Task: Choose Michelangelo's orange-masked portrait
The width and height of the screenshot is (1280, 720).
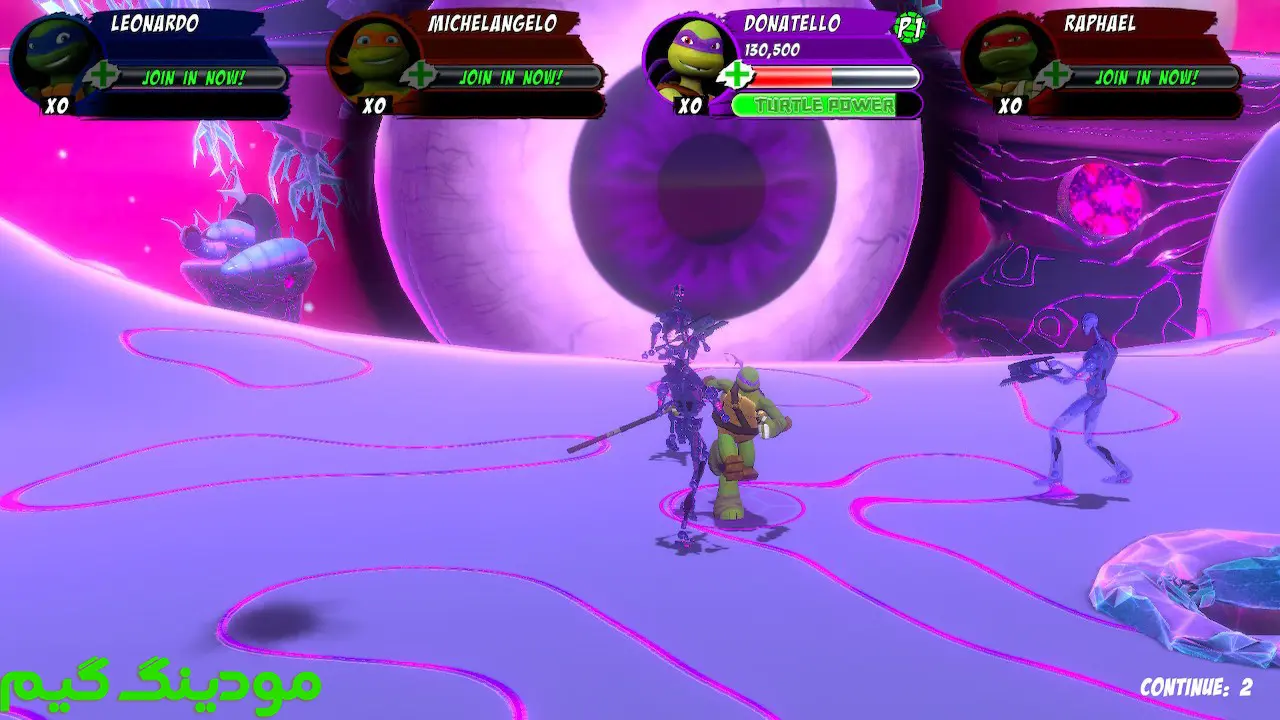Action: (370, 58)
